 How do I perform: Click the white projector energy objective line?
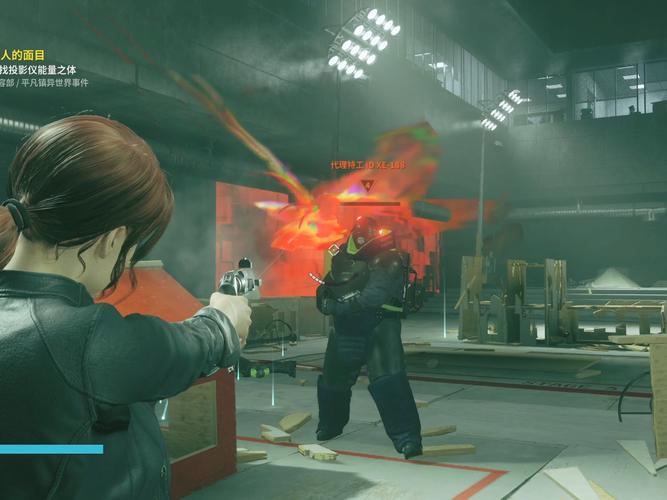tap(38, 70)
